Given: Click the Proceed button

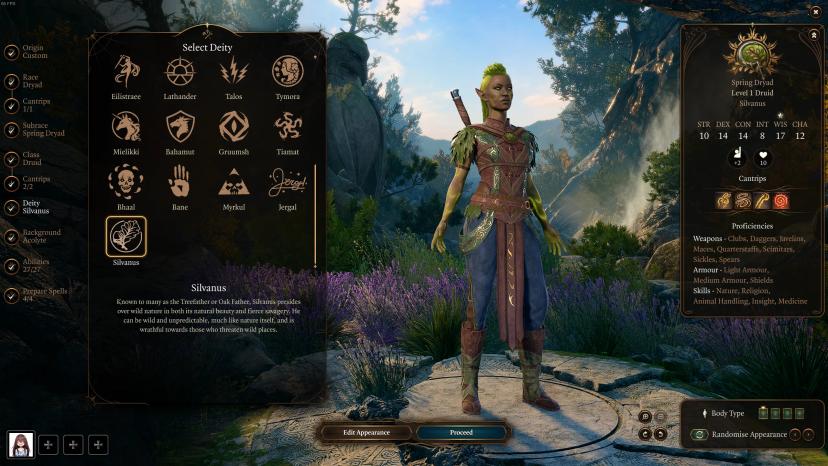Looking at the screenshot, I should click(461, 432).
